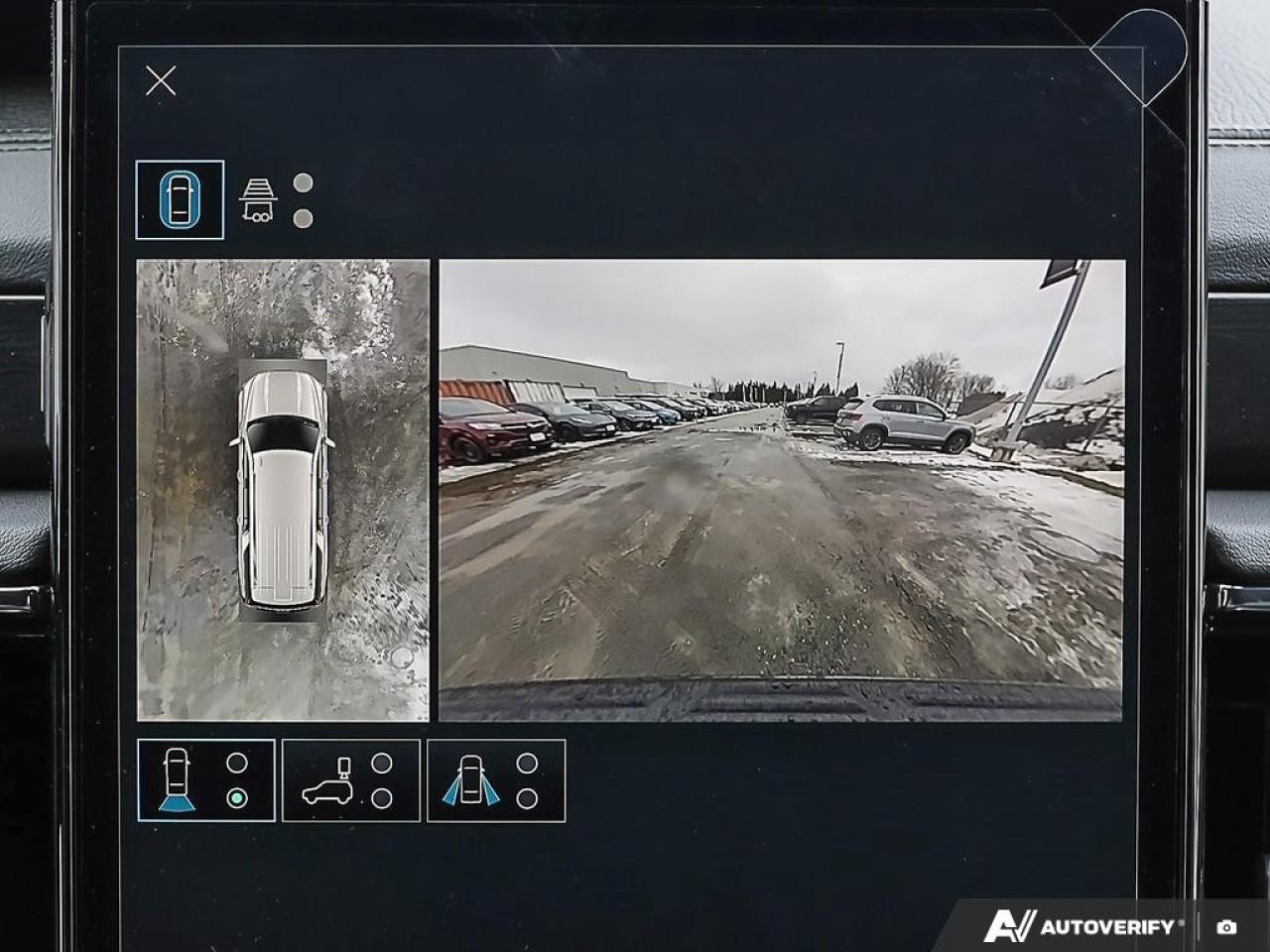Tap the overhead bird's-eye view panel
Image resolution: width=1270 pixels, height=952 pixels.
(283, 490)
